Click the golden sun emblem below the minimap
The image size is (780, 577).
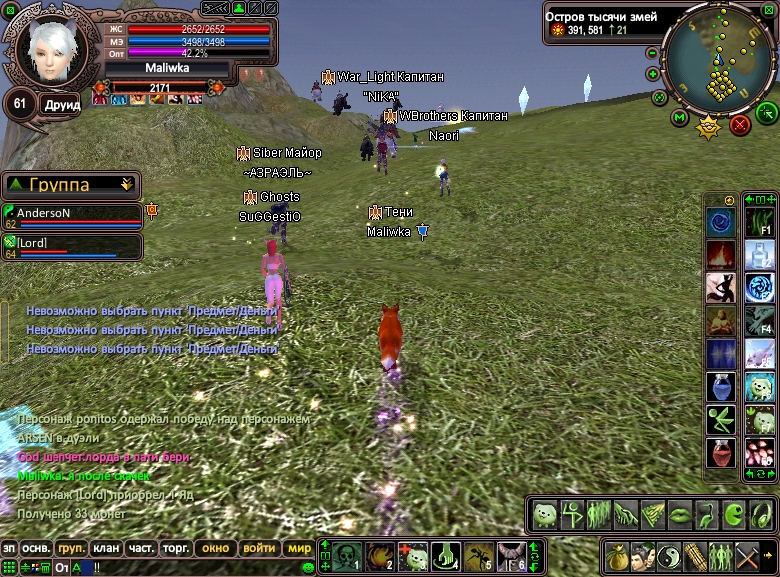(x=710, y=127)
